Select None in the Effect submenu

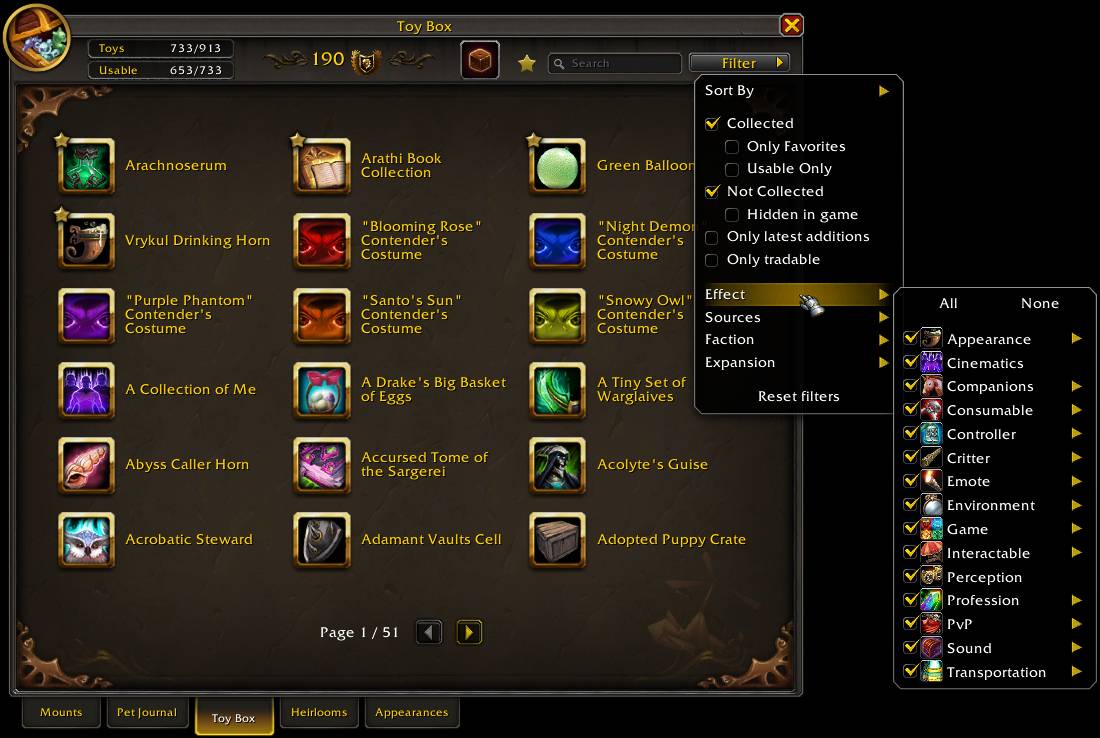point(1039,303)
